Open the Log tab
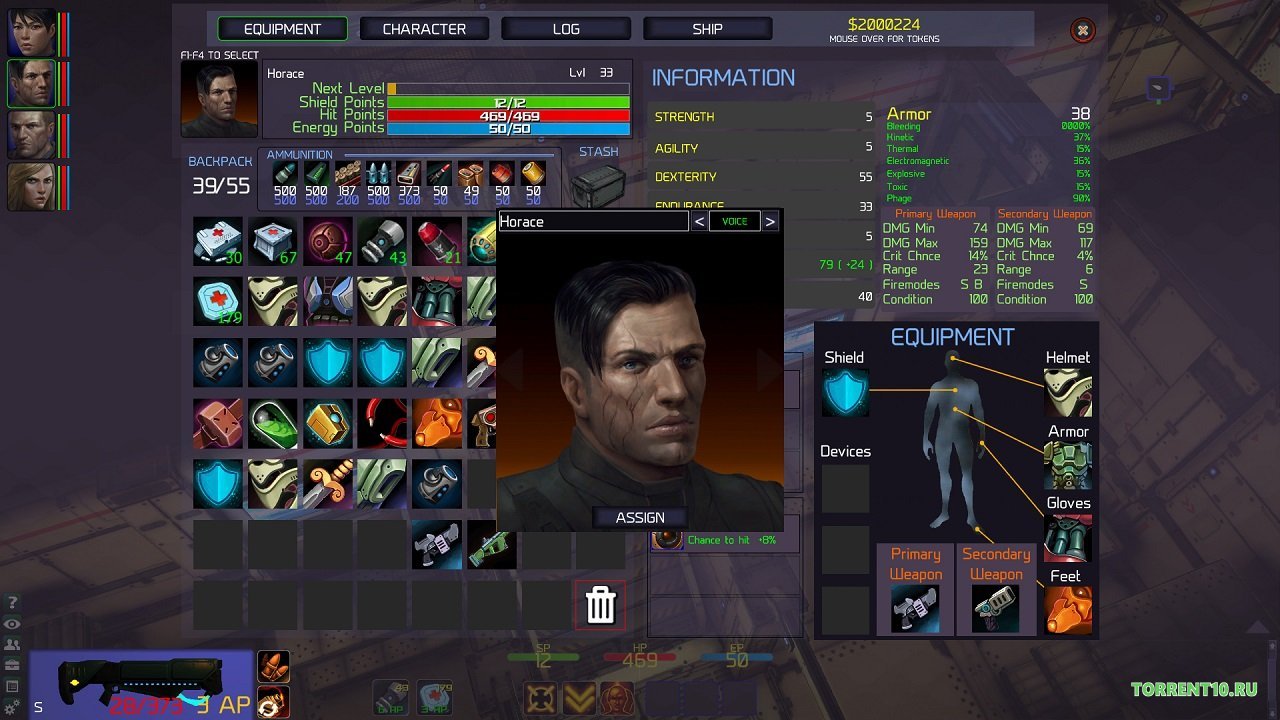 click(566, 29)
